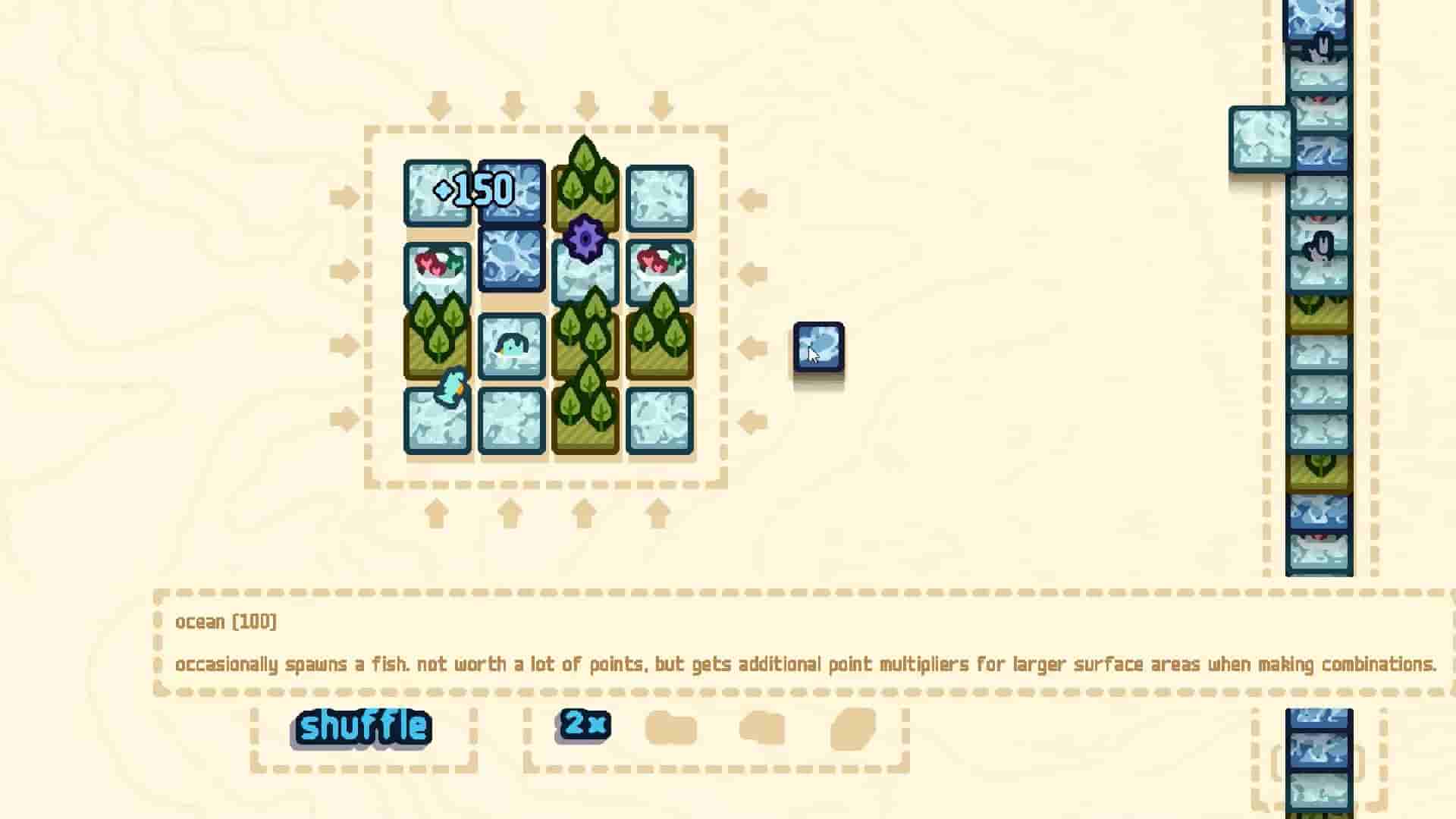Click the 150 score popup on the grid

click(x=475, y=190)
